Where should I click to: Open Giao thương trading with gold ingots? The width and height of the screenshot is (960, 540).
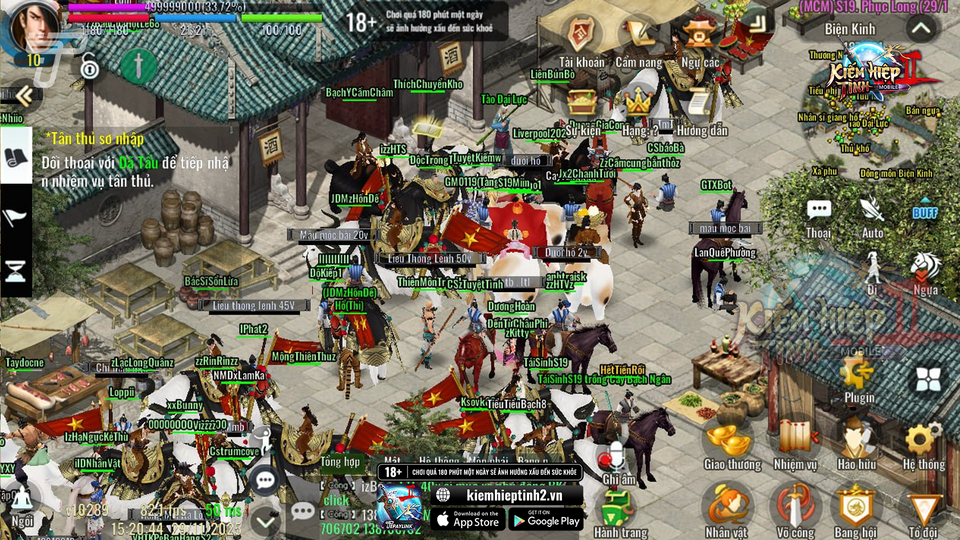[x=729, y=440]
